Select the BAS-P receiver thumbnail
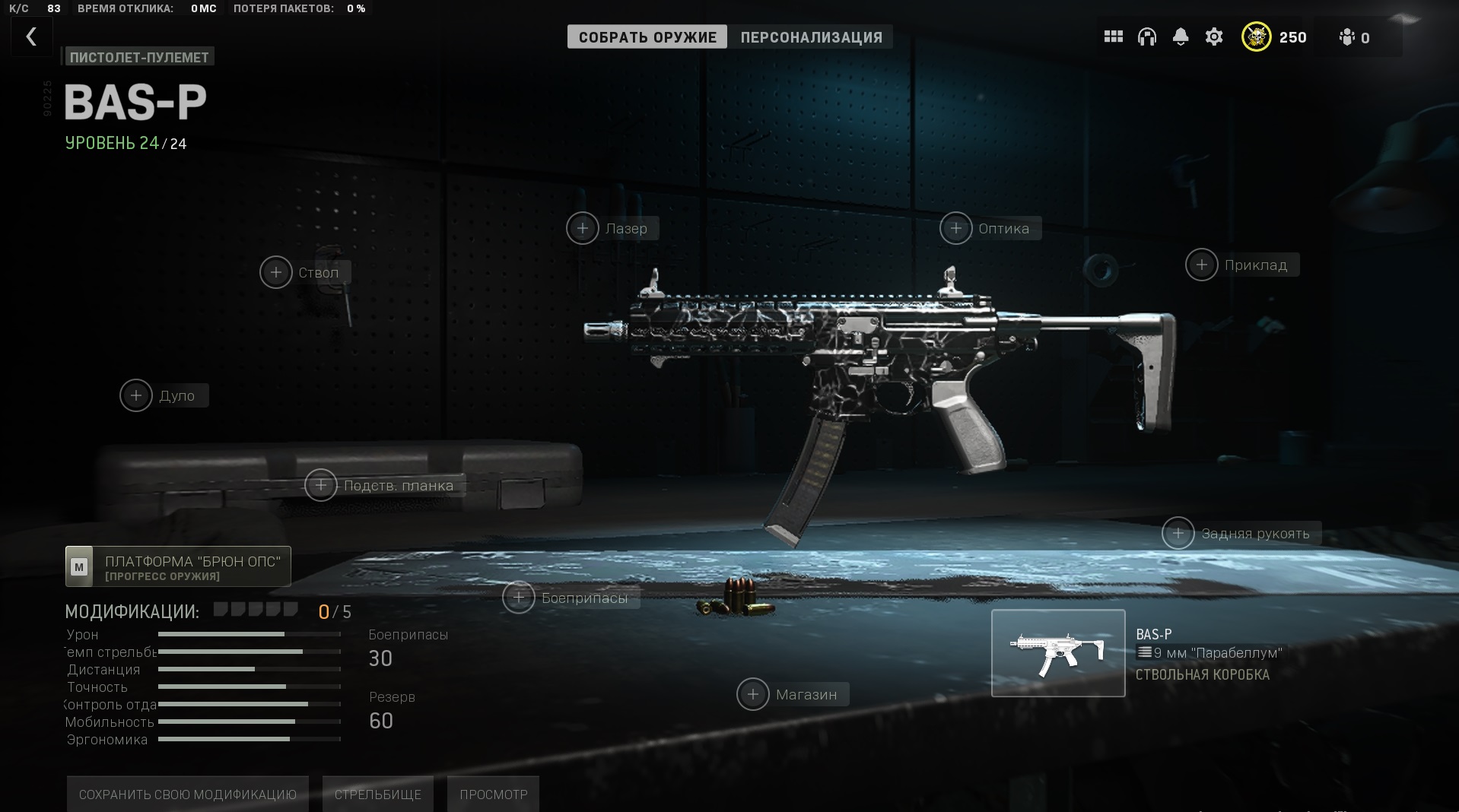The image size is (1459, 812). [1057, 653]
